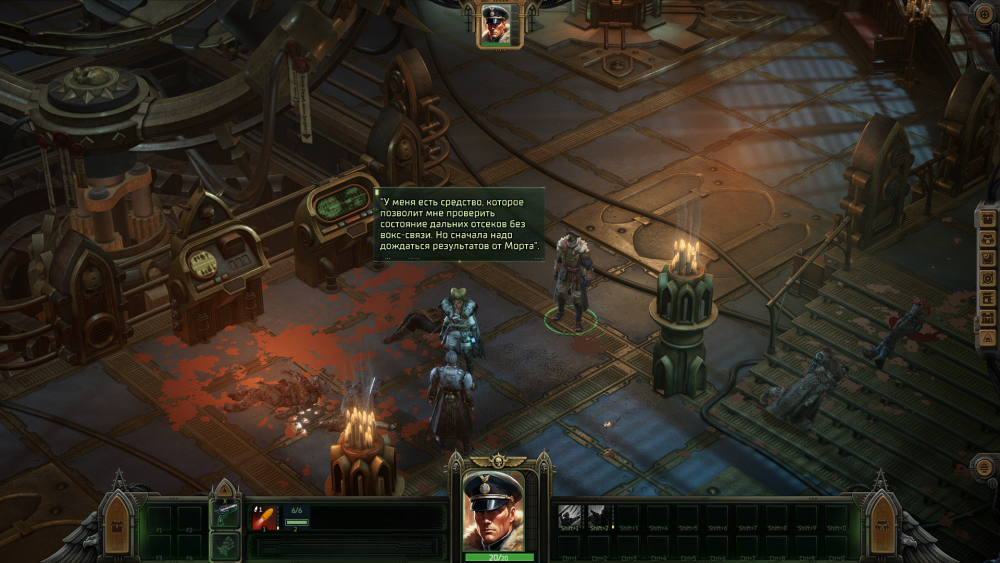
Task: Open the round button in top-right corner
Action: 986,14
